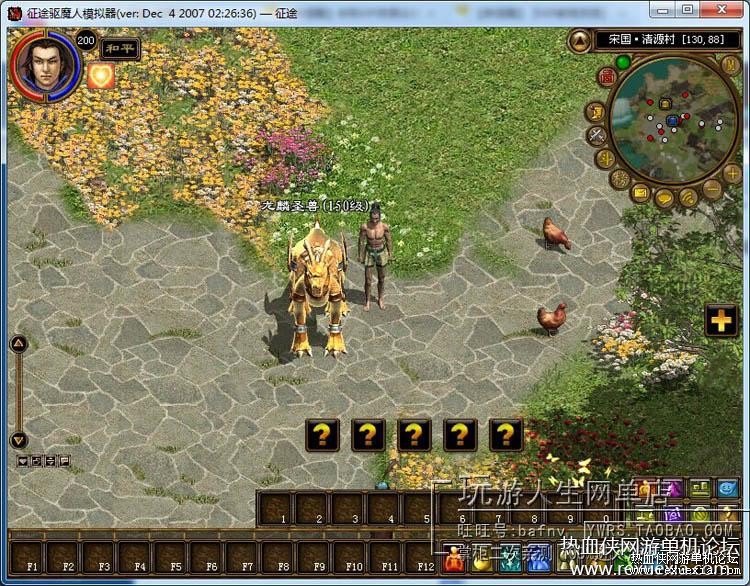Click the crossed swords icon beside minimap
The height and width of the screenshot is (586, 750).
597,135
